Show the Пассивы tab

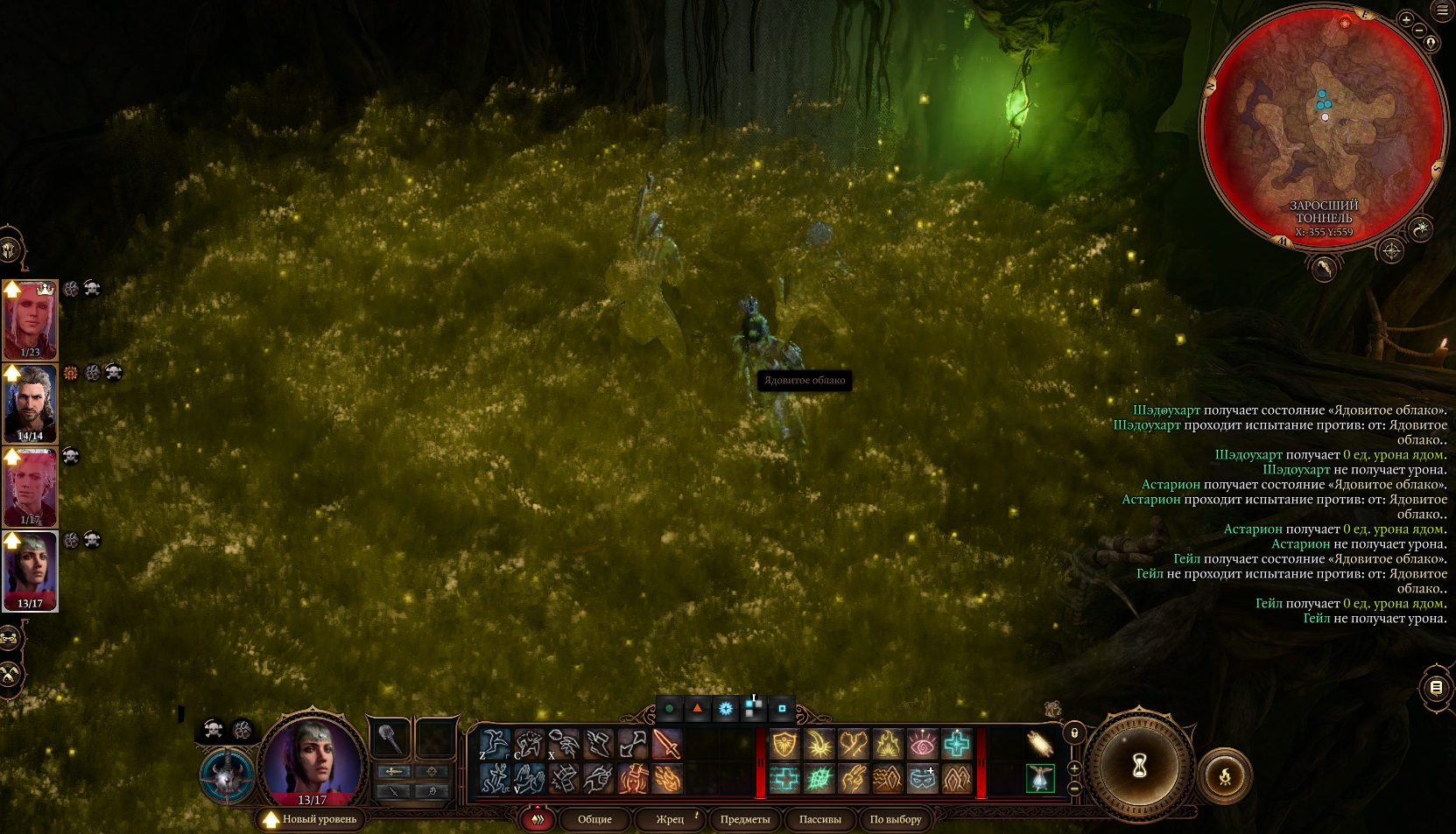[x=819, y=819]
